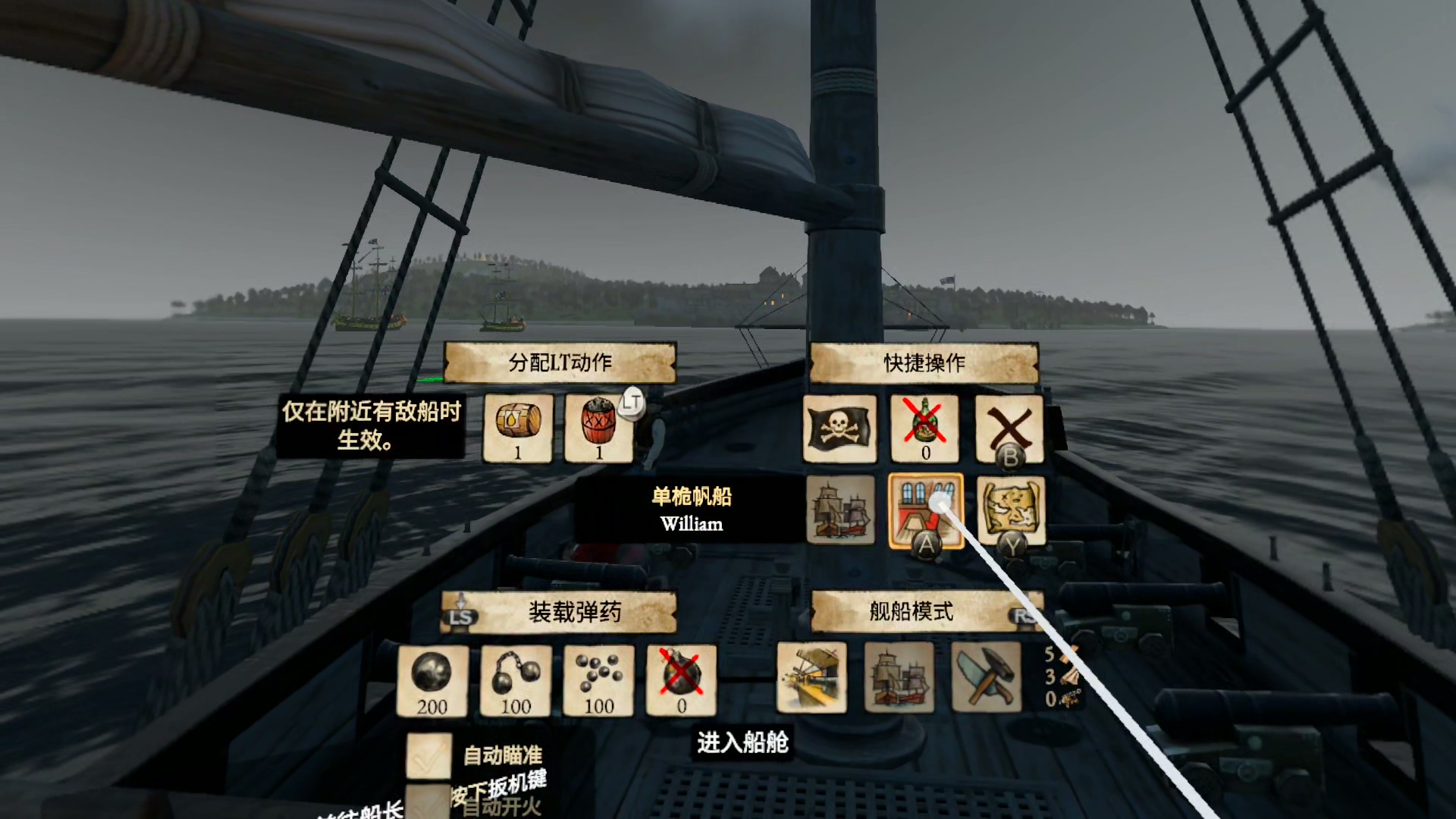Enter the ship cabin via highlighted icon
The image size is (1456, 819).
pyautogui.click(x=925, y=510)
